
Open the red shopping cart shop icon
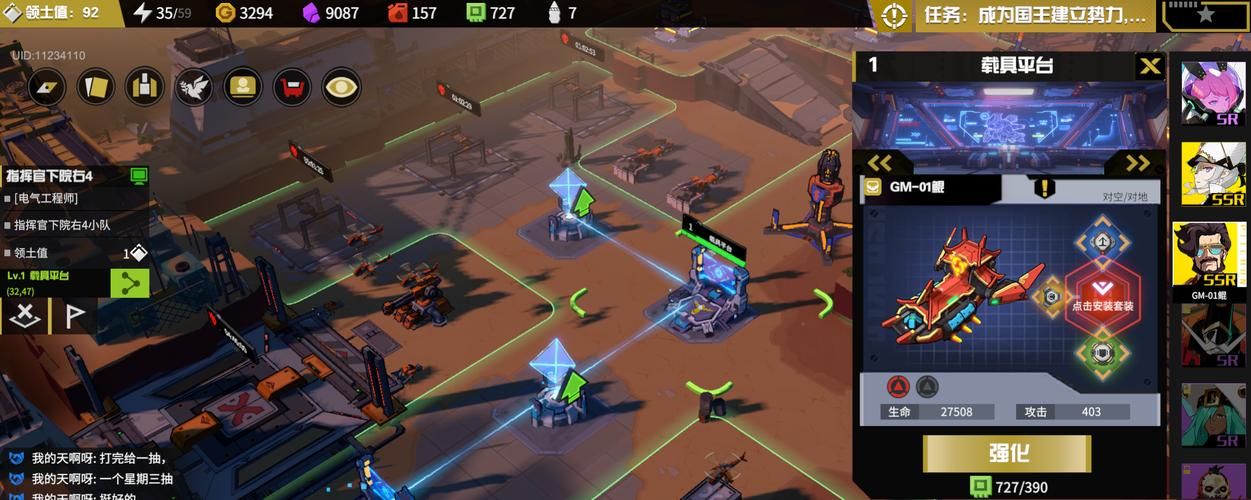pyautogui.click(x=292, y=87)
